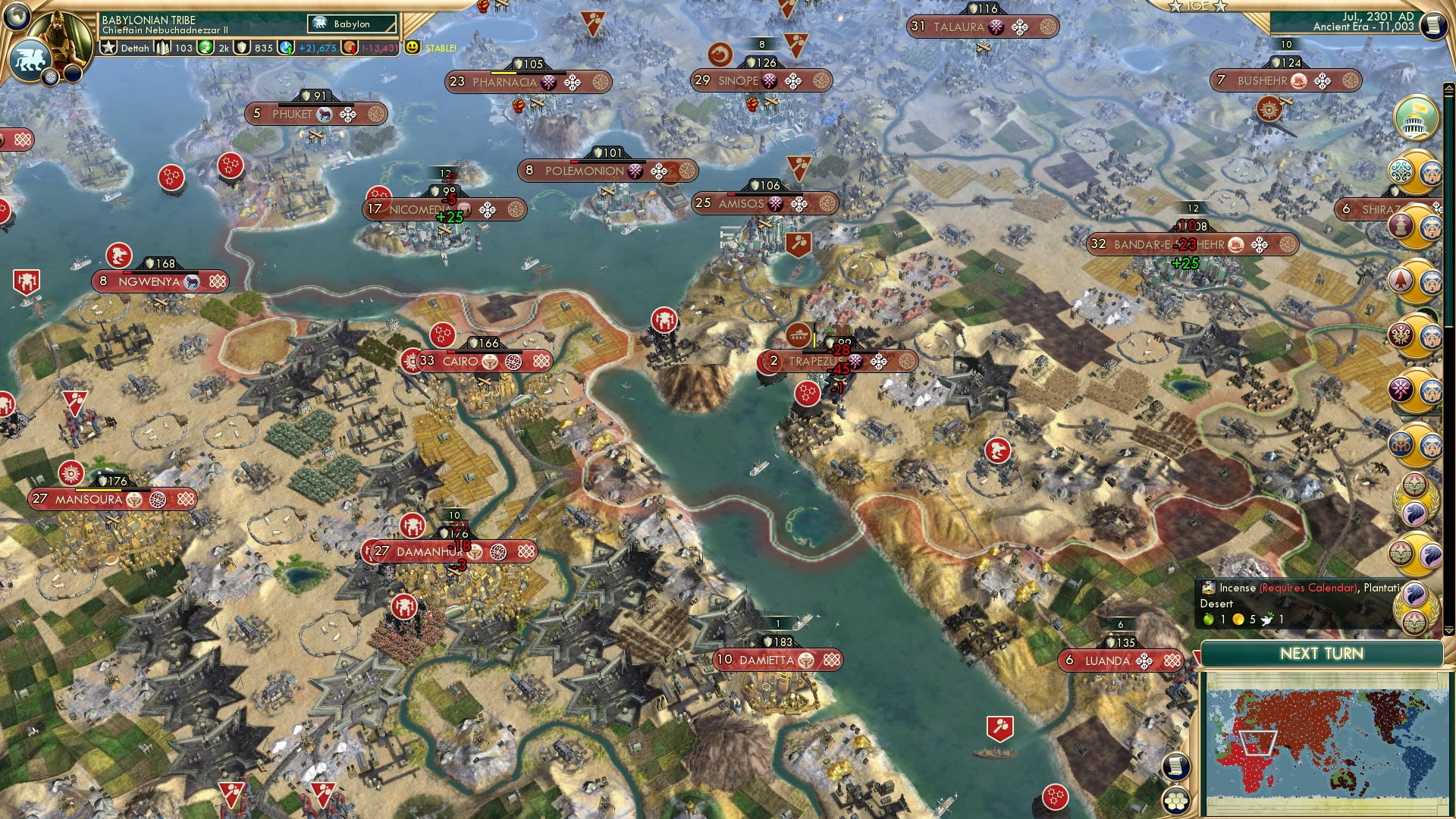Open the science panel via beaker icon
This screenshot has width=1456, height=819.
pos(287,47)
